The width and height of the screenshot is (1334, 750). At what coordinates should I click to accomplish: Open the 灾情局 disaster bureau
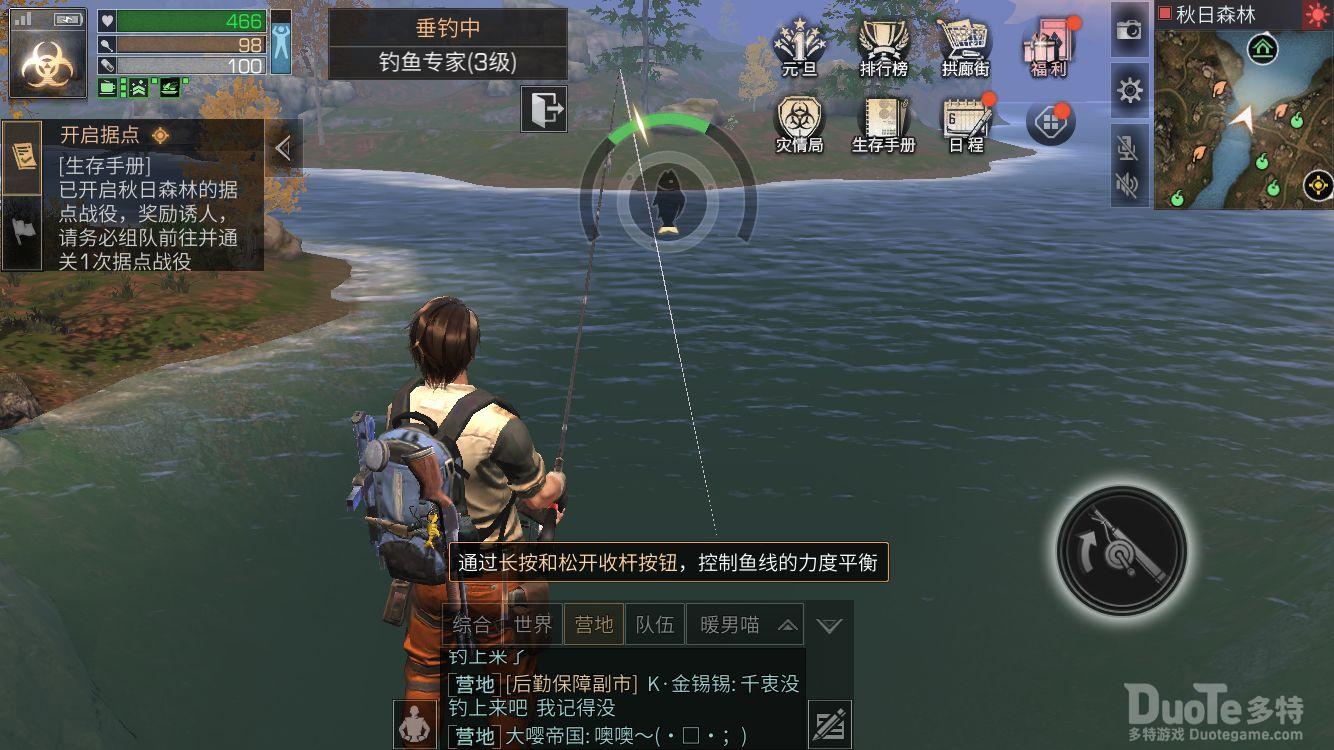pyautogui.click(x=799, y=120)
